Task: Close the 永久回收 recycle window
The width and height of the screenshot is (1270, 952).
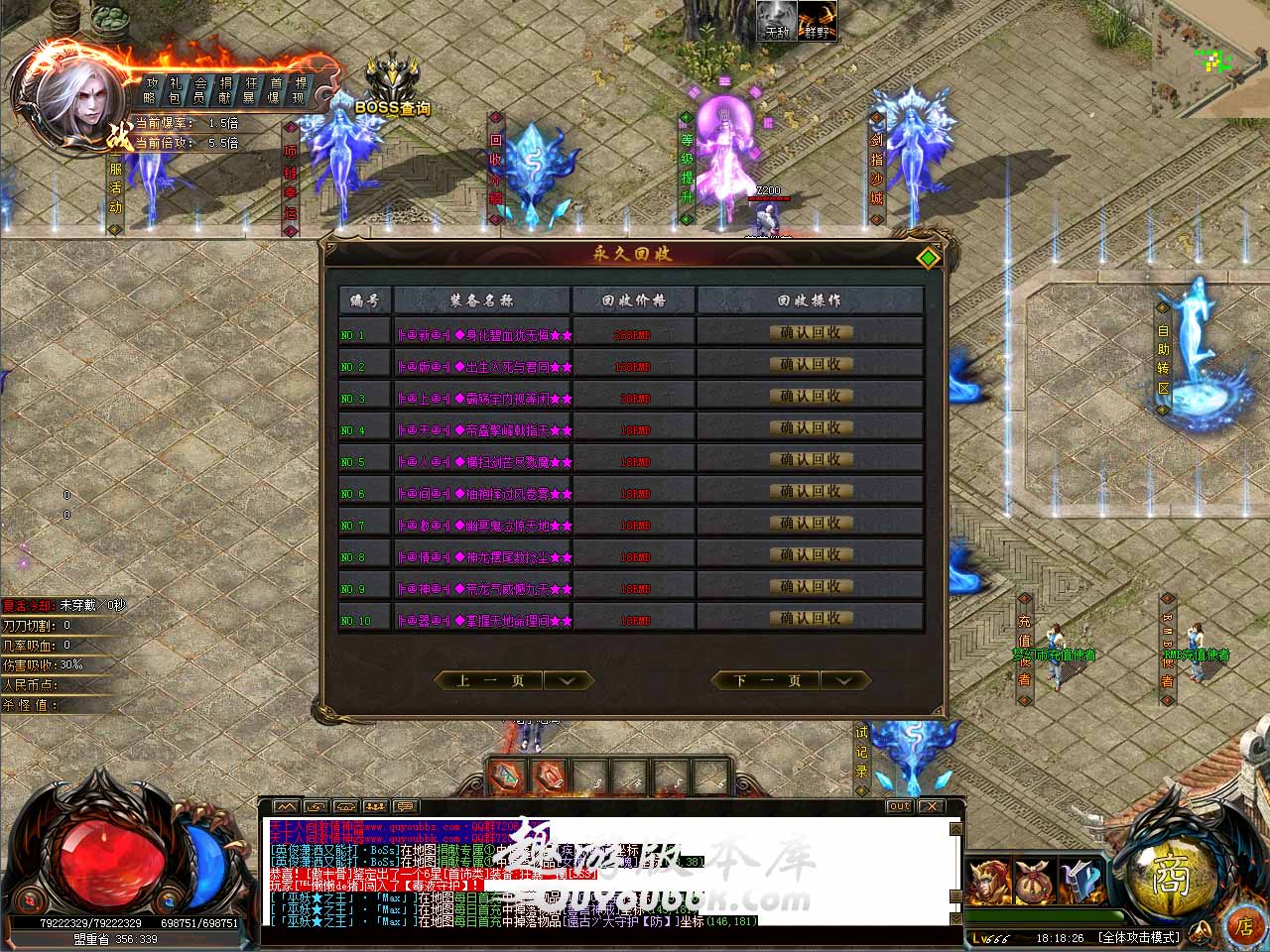Action: click(928, 258)
